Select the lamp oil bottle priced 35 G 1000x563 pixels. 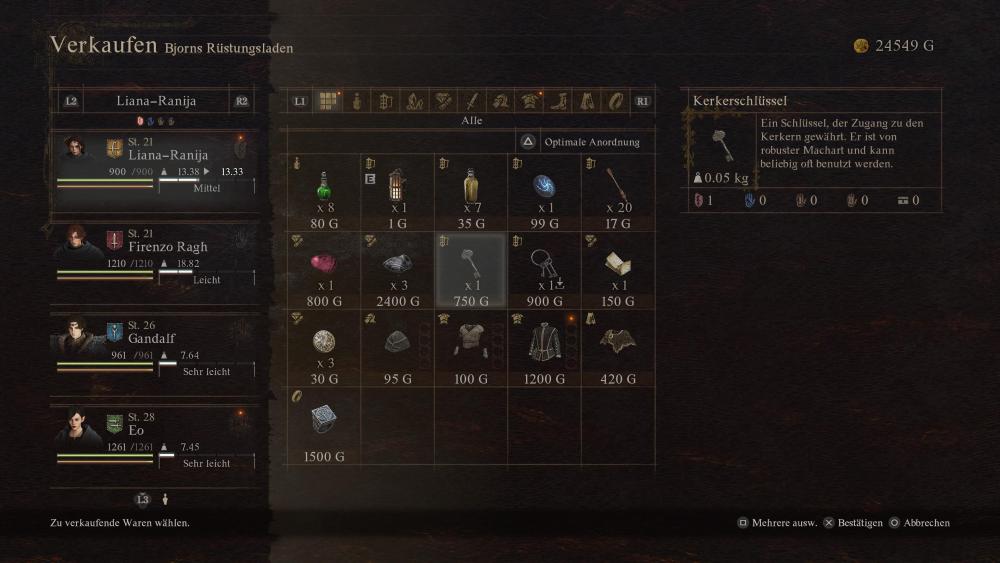coord(471,190)
